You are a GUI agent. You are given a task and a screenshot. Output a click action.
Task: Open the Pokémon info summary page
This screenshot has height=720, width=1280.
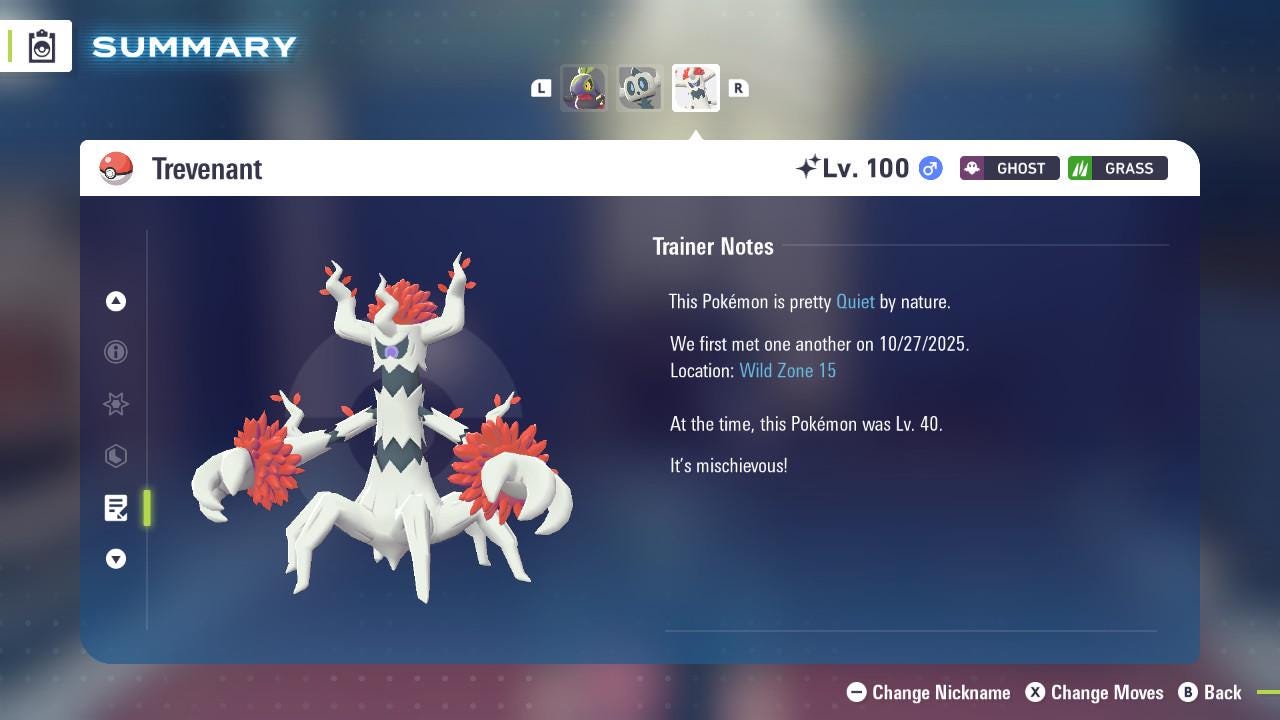click(116, 352)
